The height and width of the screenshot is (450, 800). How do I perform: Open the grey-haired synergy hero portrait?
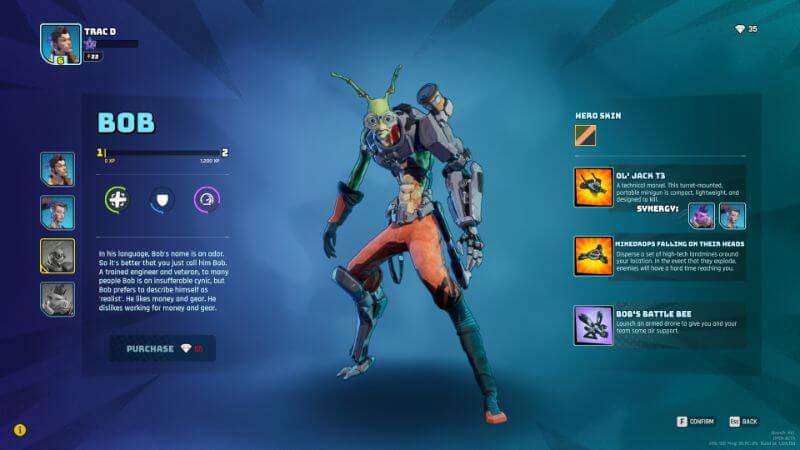[x=732, y=215]
